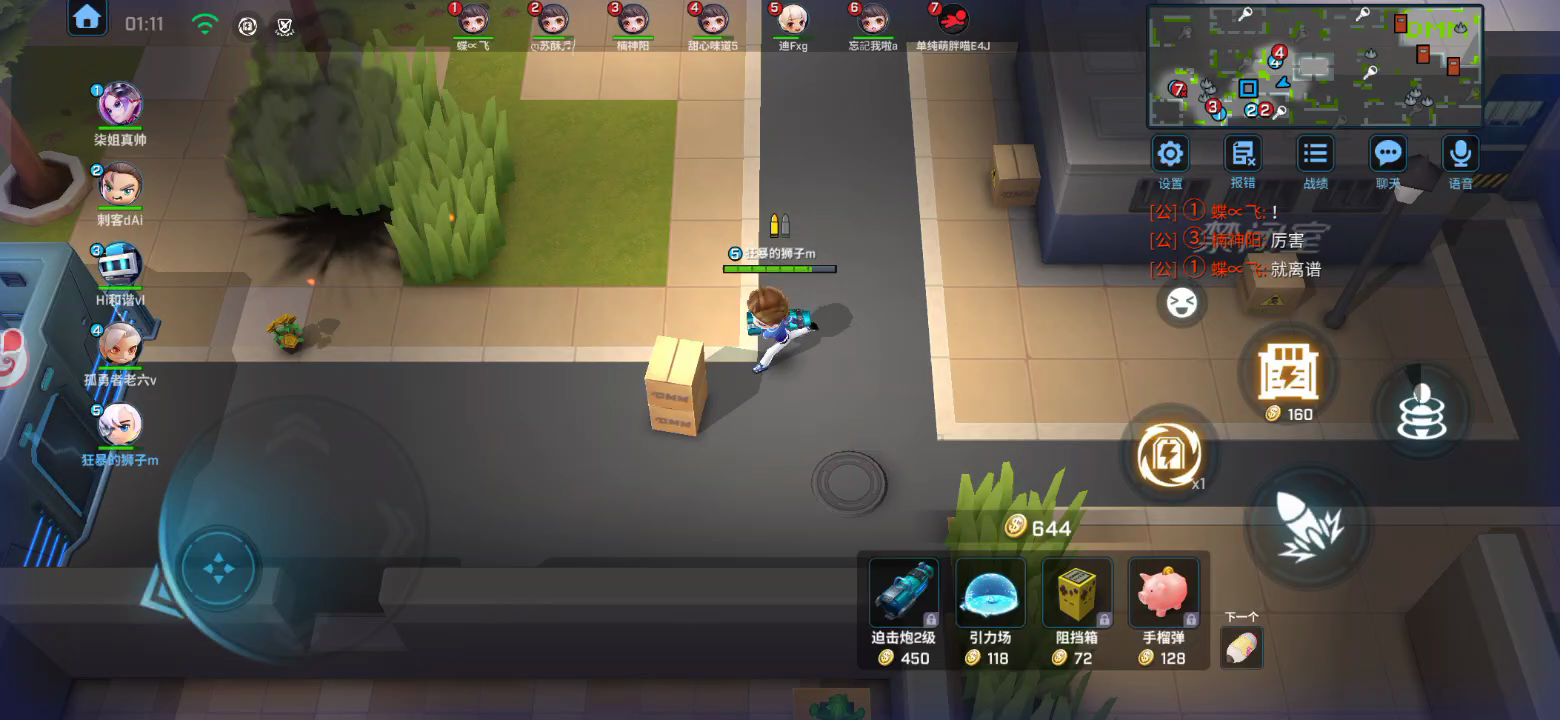Image resolution: width=1560 pixels, height=720 pixels.
Task: Select teammate 柒姐真帅 portrait
Action: coord(120,105)
